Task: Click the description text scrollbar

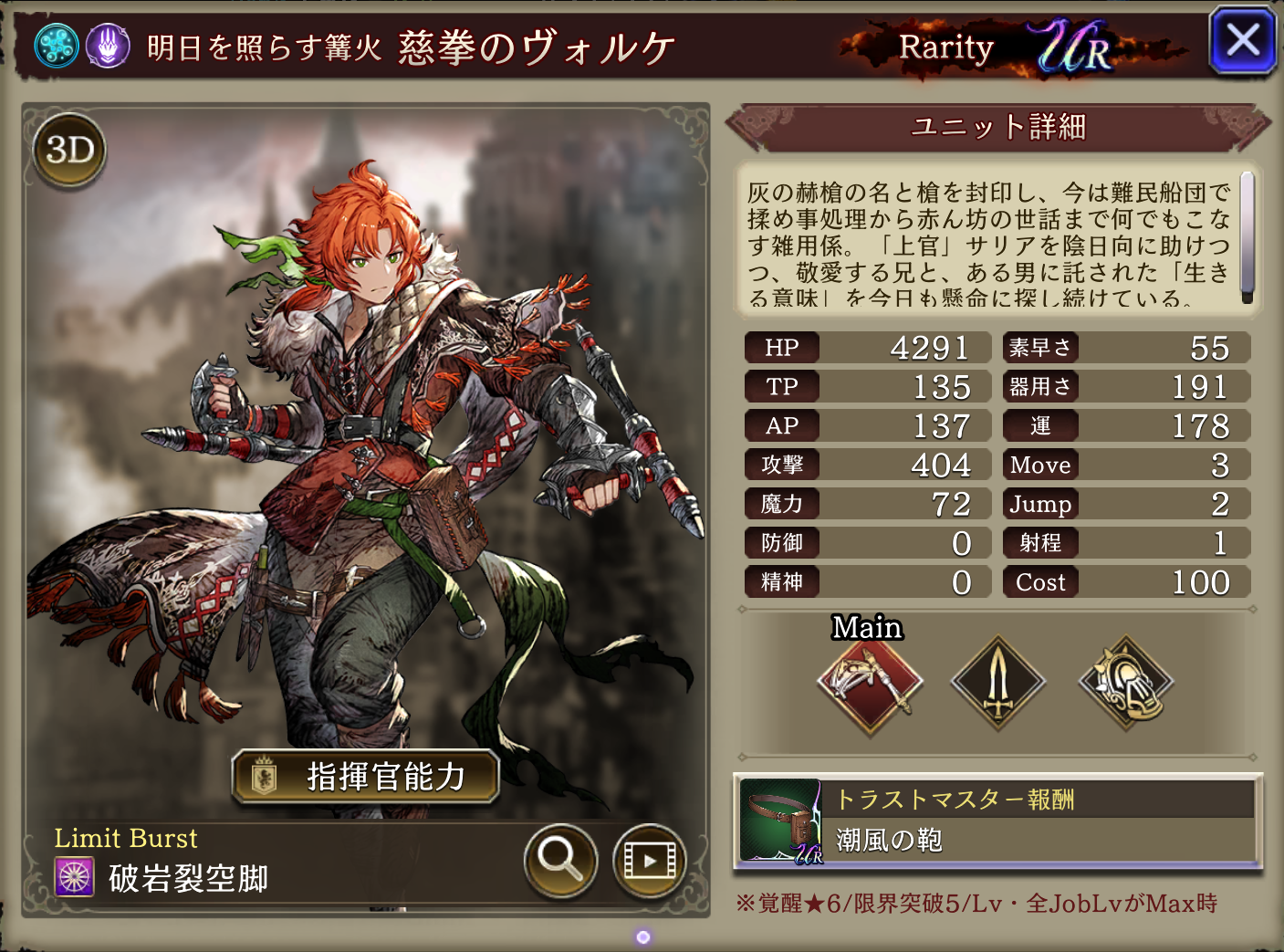Action: [x=1247, y=237]
